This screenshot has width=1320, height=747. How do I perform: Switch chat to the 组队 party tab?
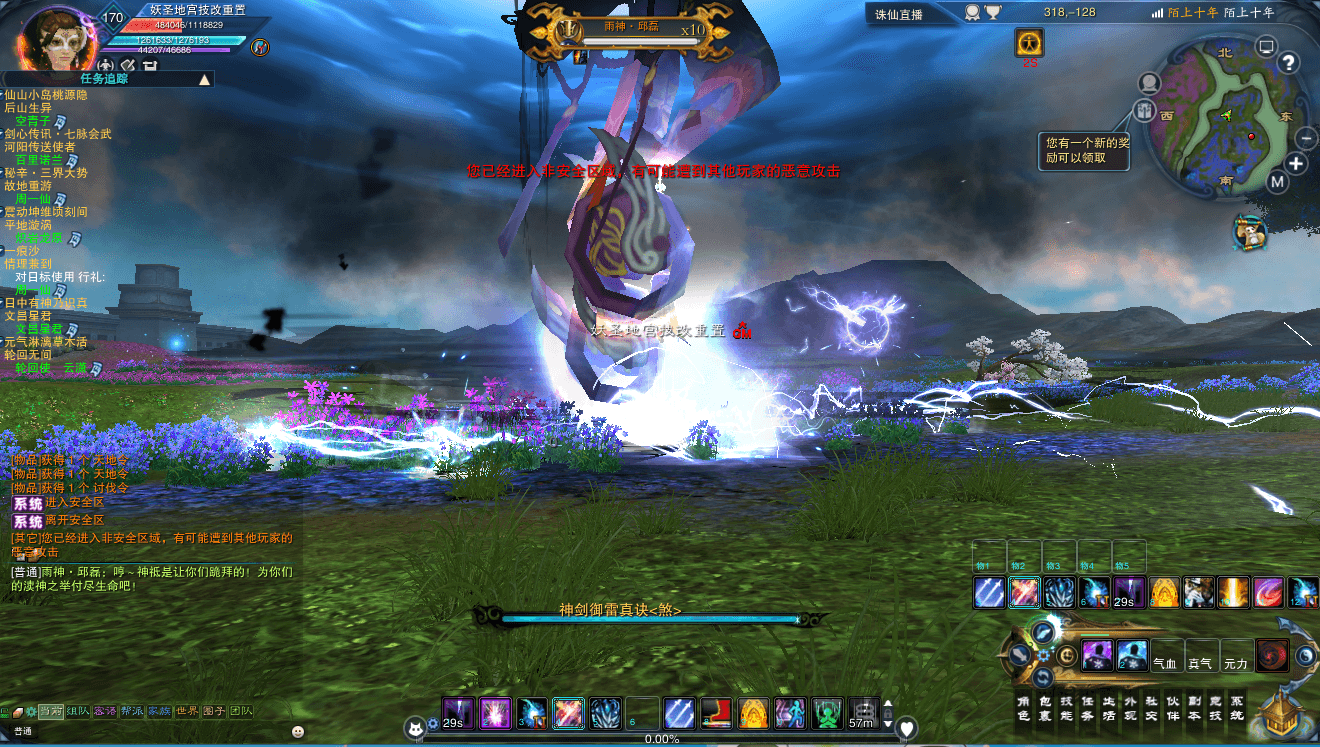coord(78,711)
